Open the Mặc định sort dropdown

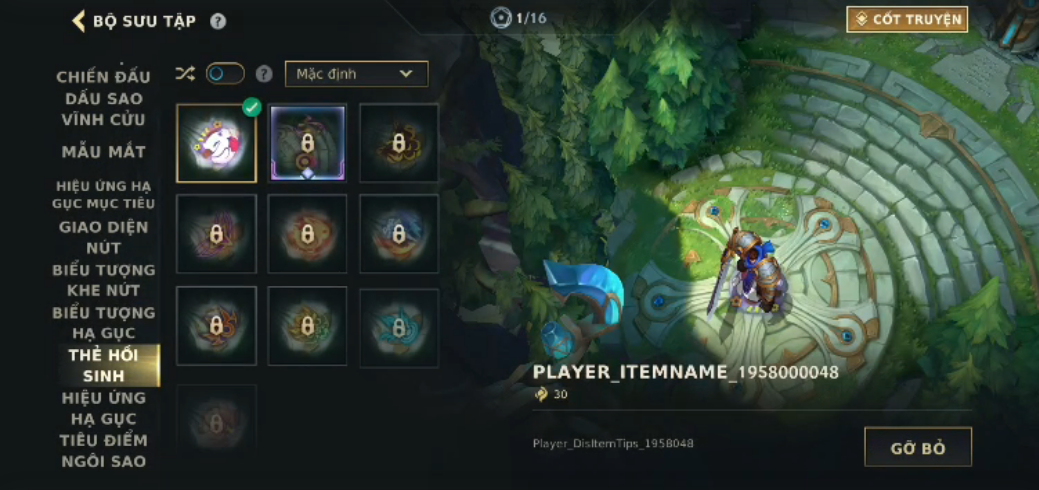click(356, 74)
